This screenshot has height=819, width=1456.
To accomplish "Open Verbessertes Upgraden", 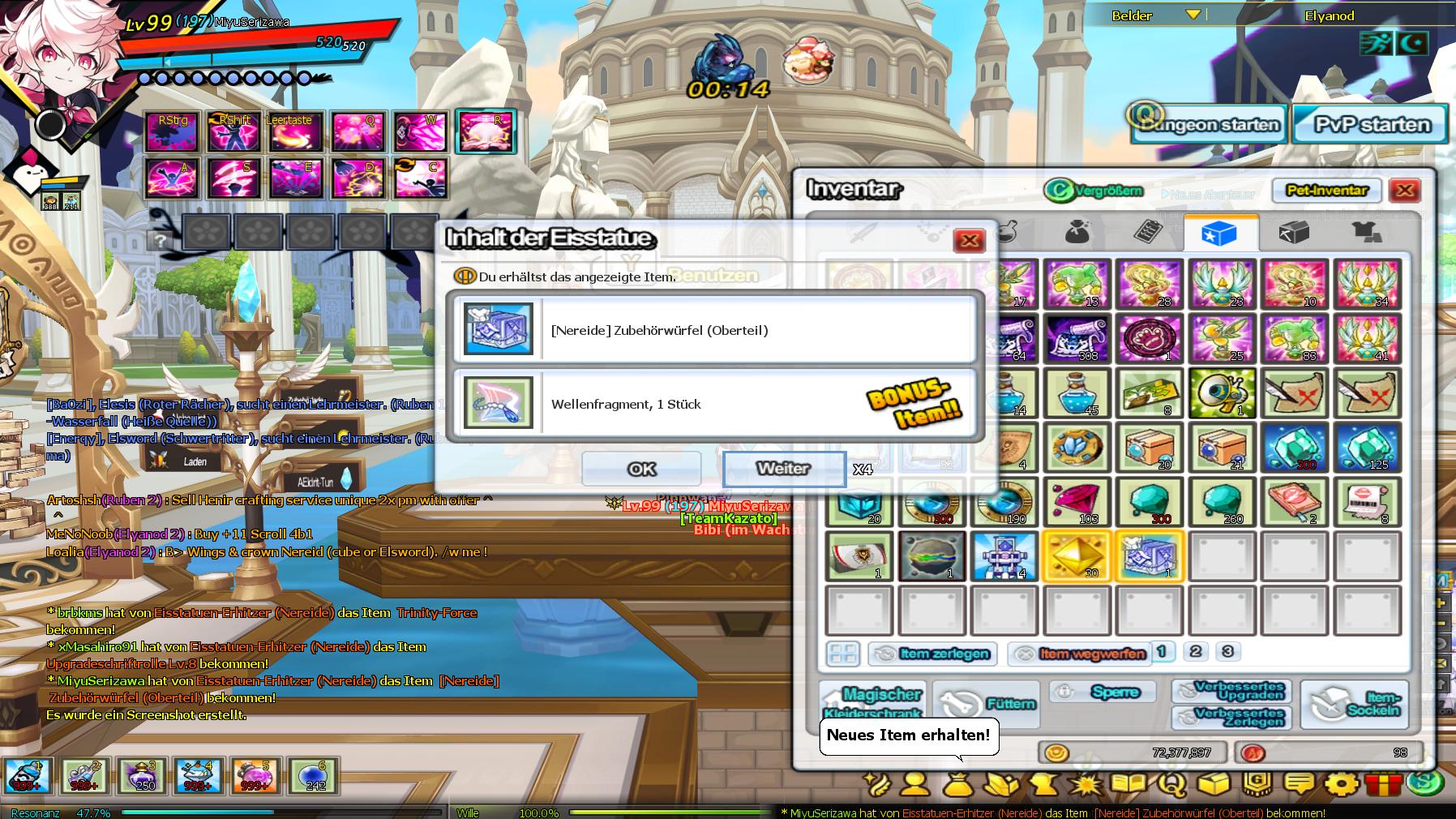I will pos(1231,691).
